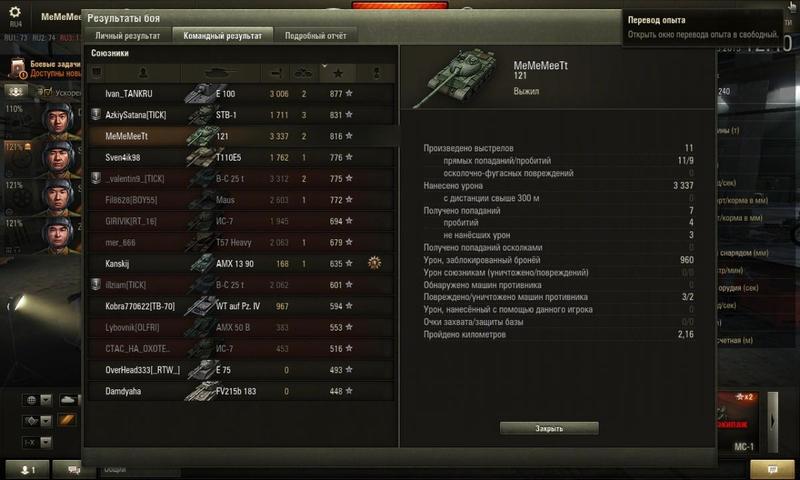Image resolution: width=800 pixels, height=480 pixels.
Task: Select the Maus row of Fil8628[BOY55]
Action: tap(240, 200)
